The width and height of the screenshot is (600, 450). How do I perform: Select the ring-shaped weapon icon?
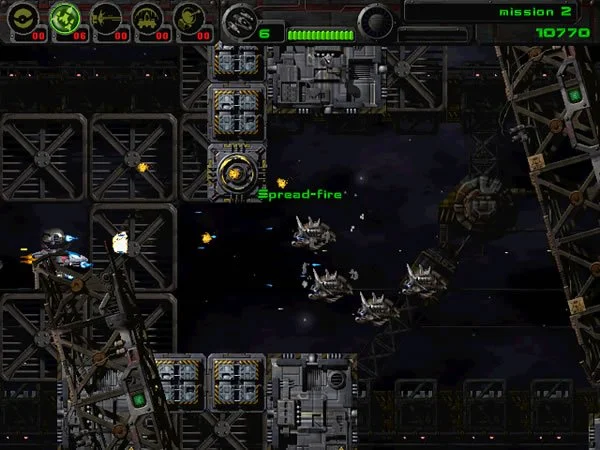(x=24, y=17)
